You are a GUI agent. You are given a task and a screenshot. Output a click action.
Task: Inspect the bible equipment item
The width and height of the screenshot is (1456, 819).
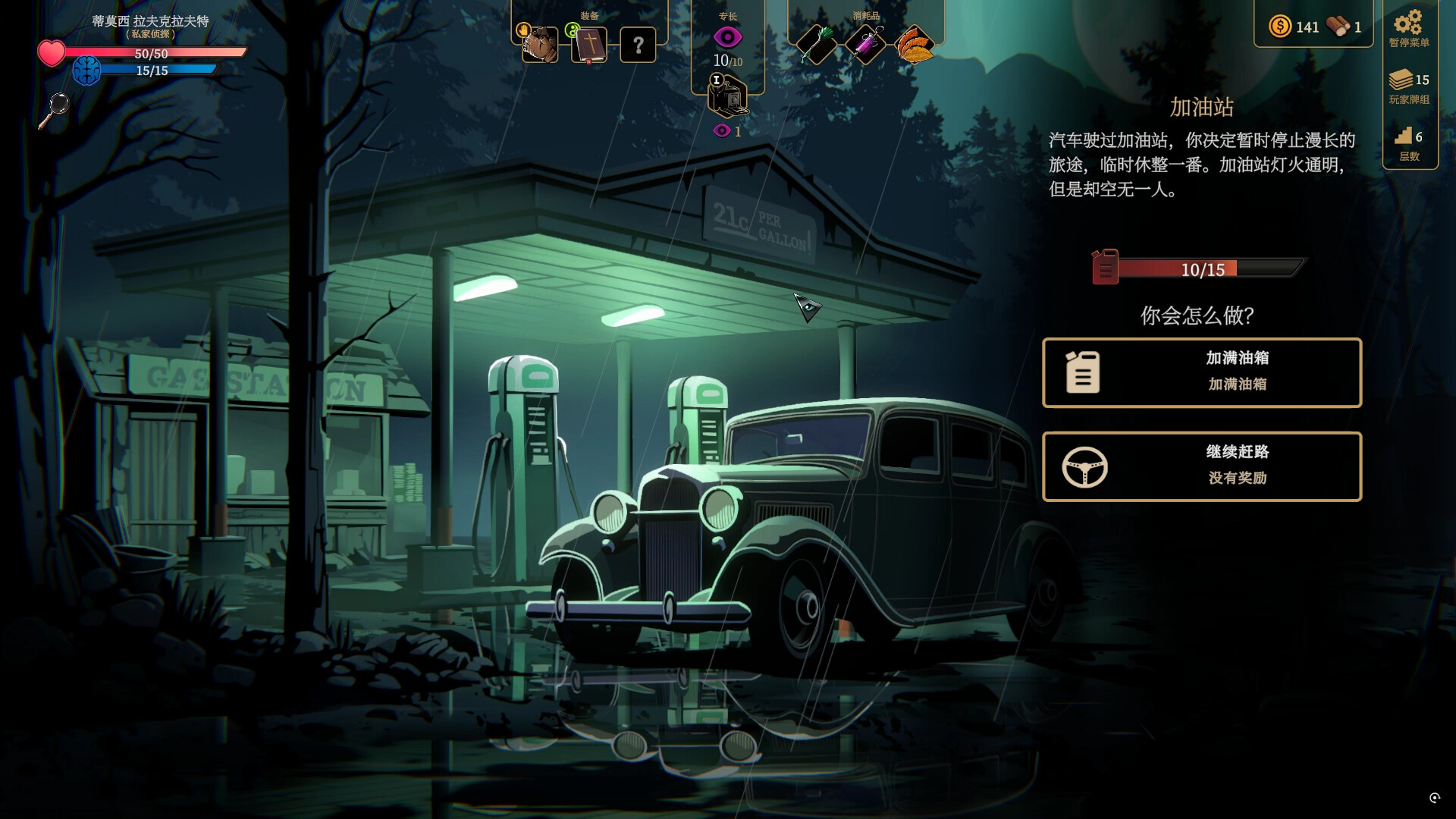589,44
